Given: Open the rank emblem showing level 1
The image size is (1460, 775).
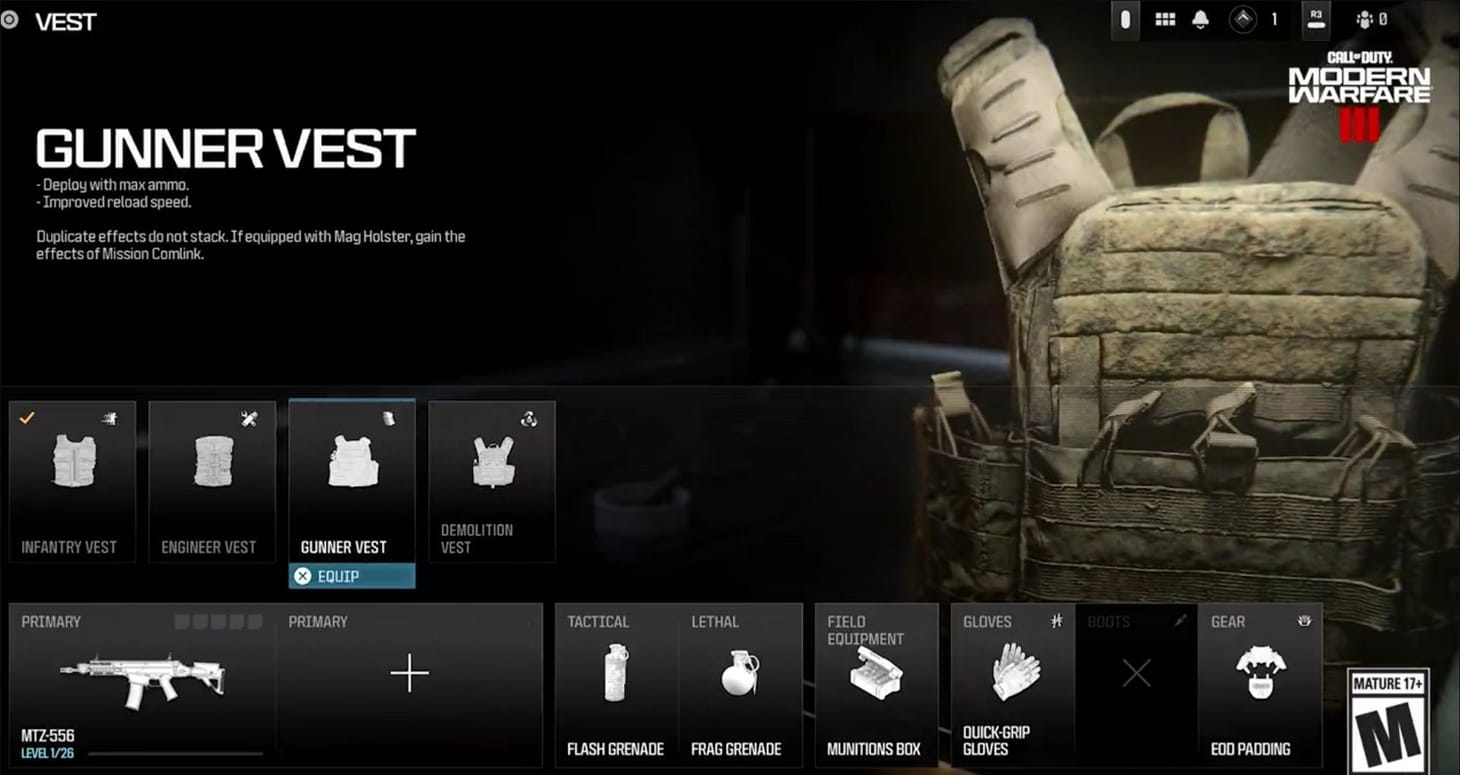Looking at the screenshot, I should 1244,19.
